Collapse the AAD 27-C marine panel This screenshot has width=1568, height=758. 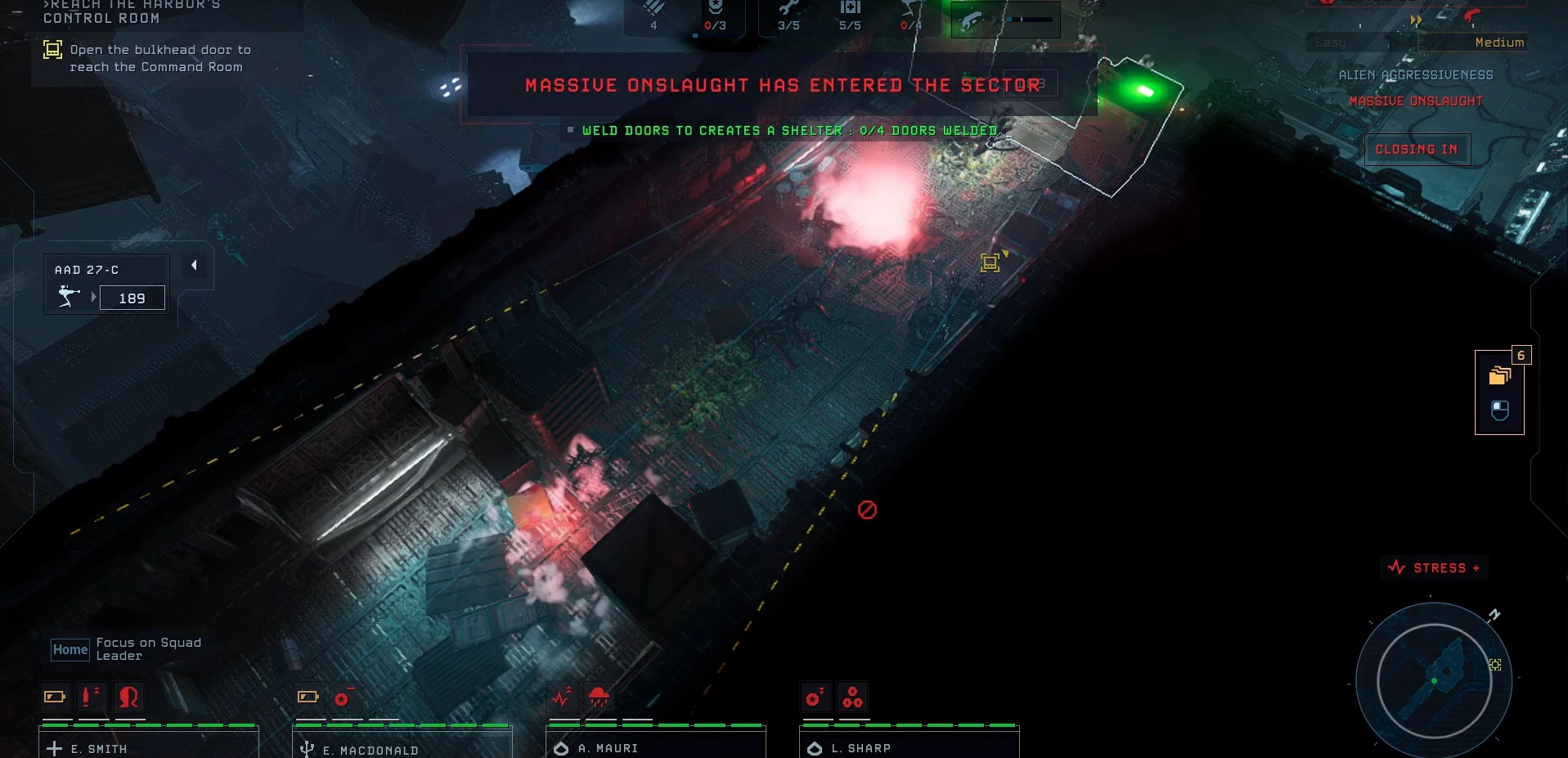coord(194,266)
